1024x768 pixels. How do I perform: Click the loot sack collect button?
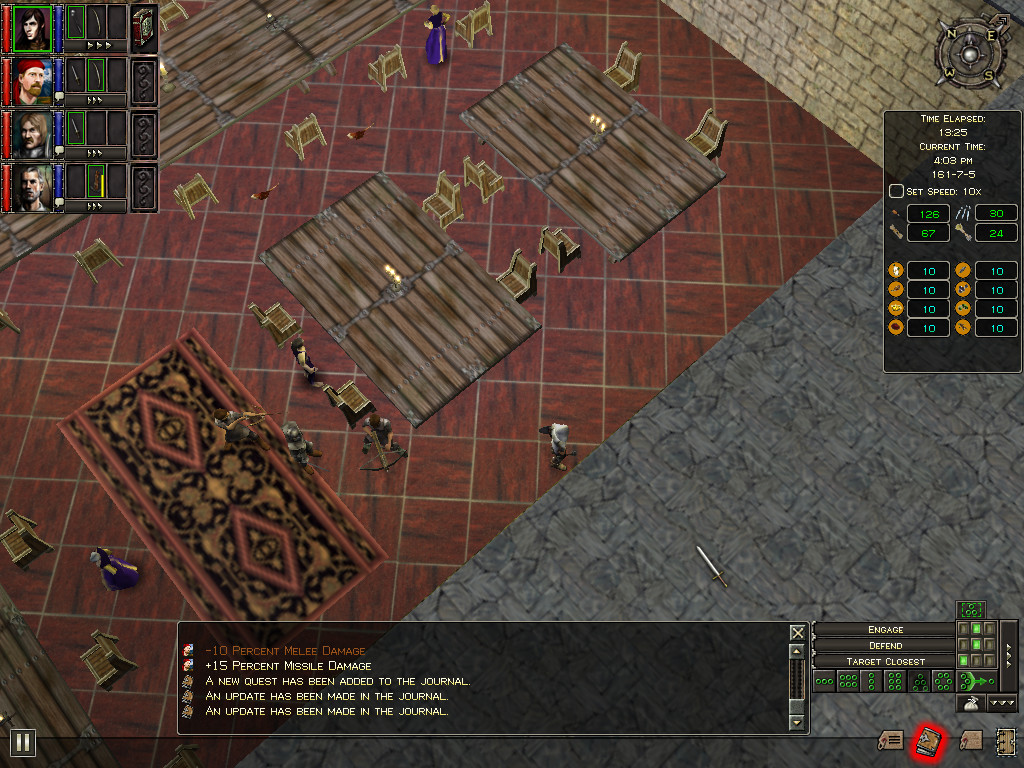970,704
